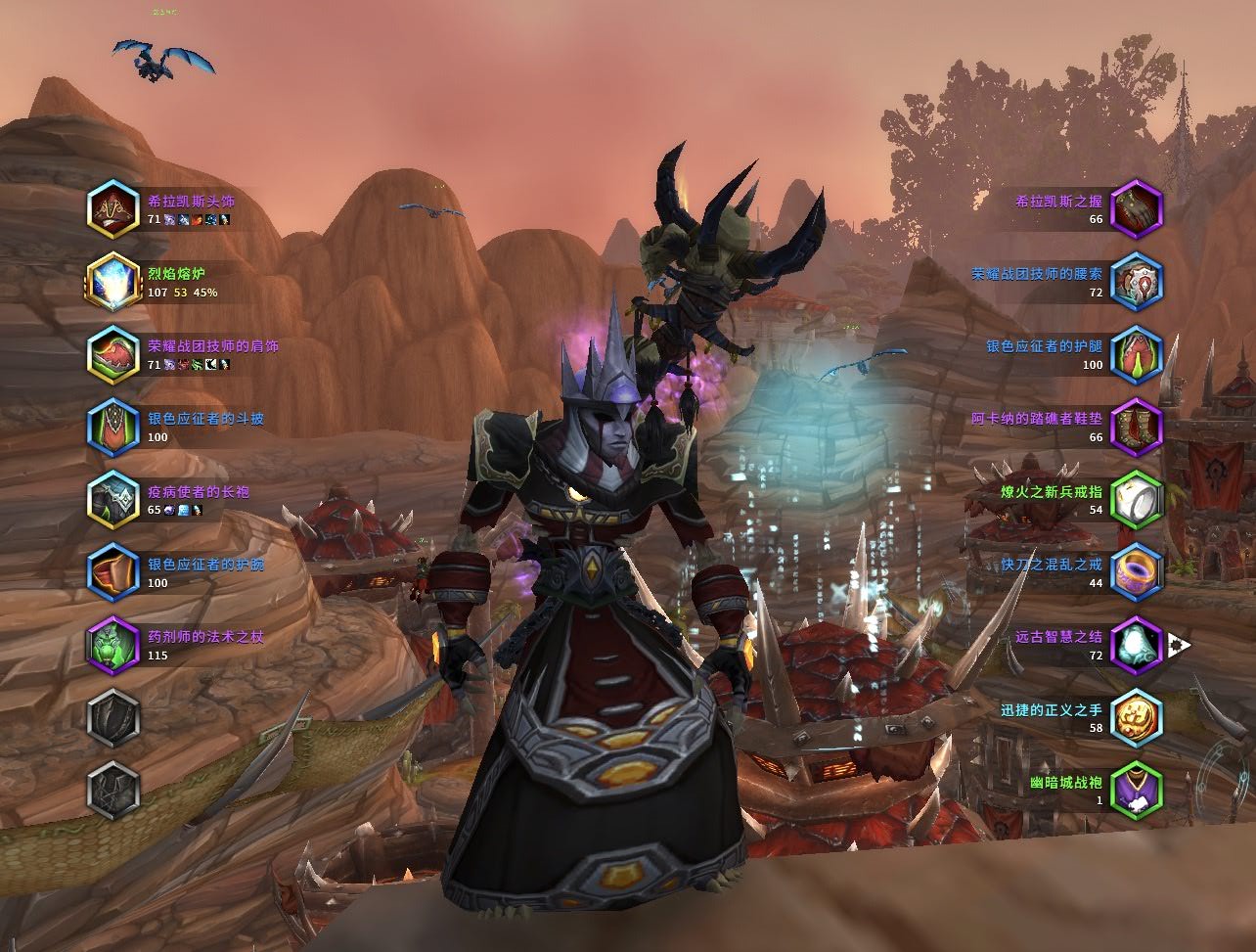Viewport: 1256px width, 952px height.
Task: Choose the 希拉凯斯之握 gloves slot
Action: coord(1137,209)
